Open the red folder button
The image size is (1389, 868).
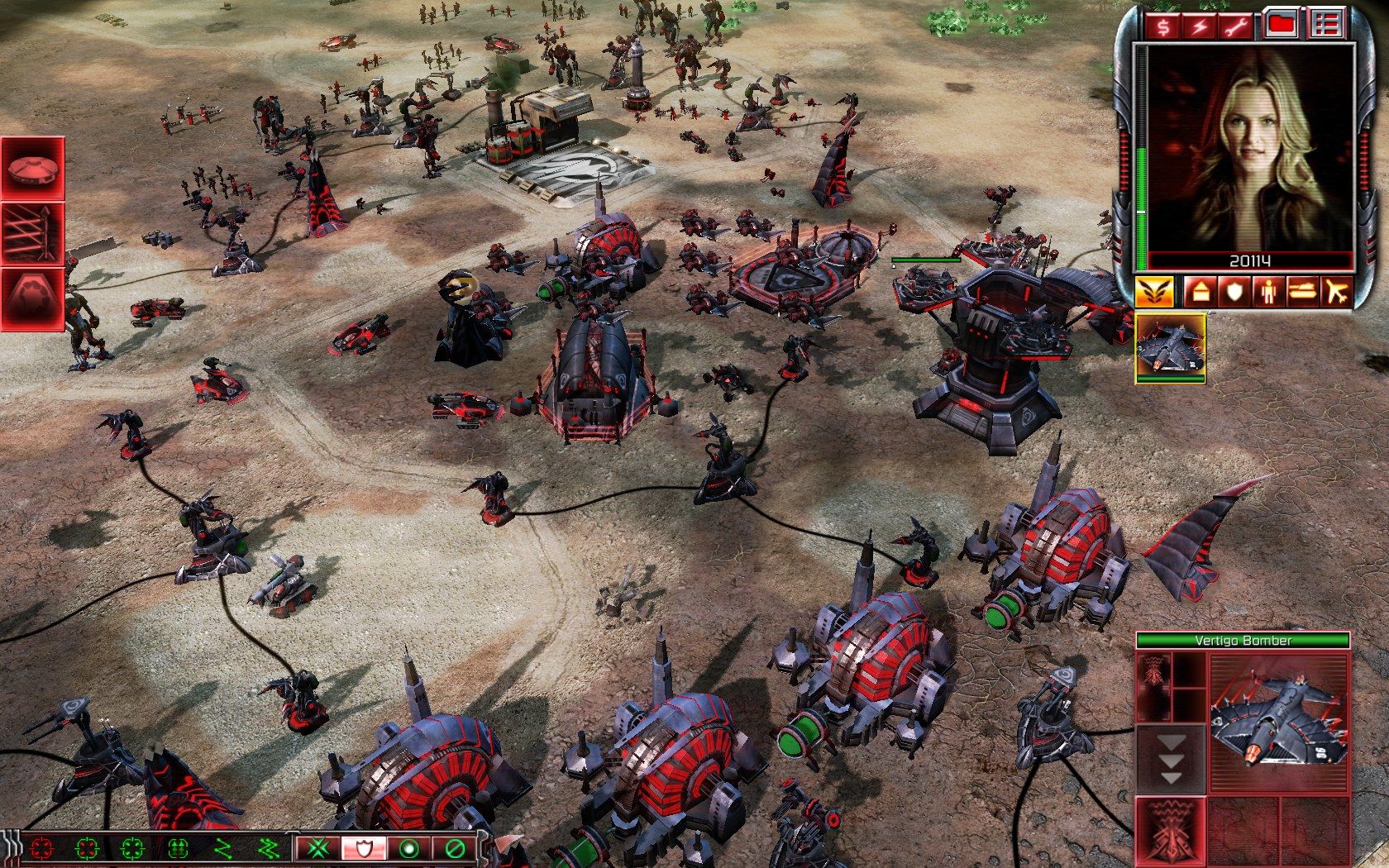(x=1282, y=26)
